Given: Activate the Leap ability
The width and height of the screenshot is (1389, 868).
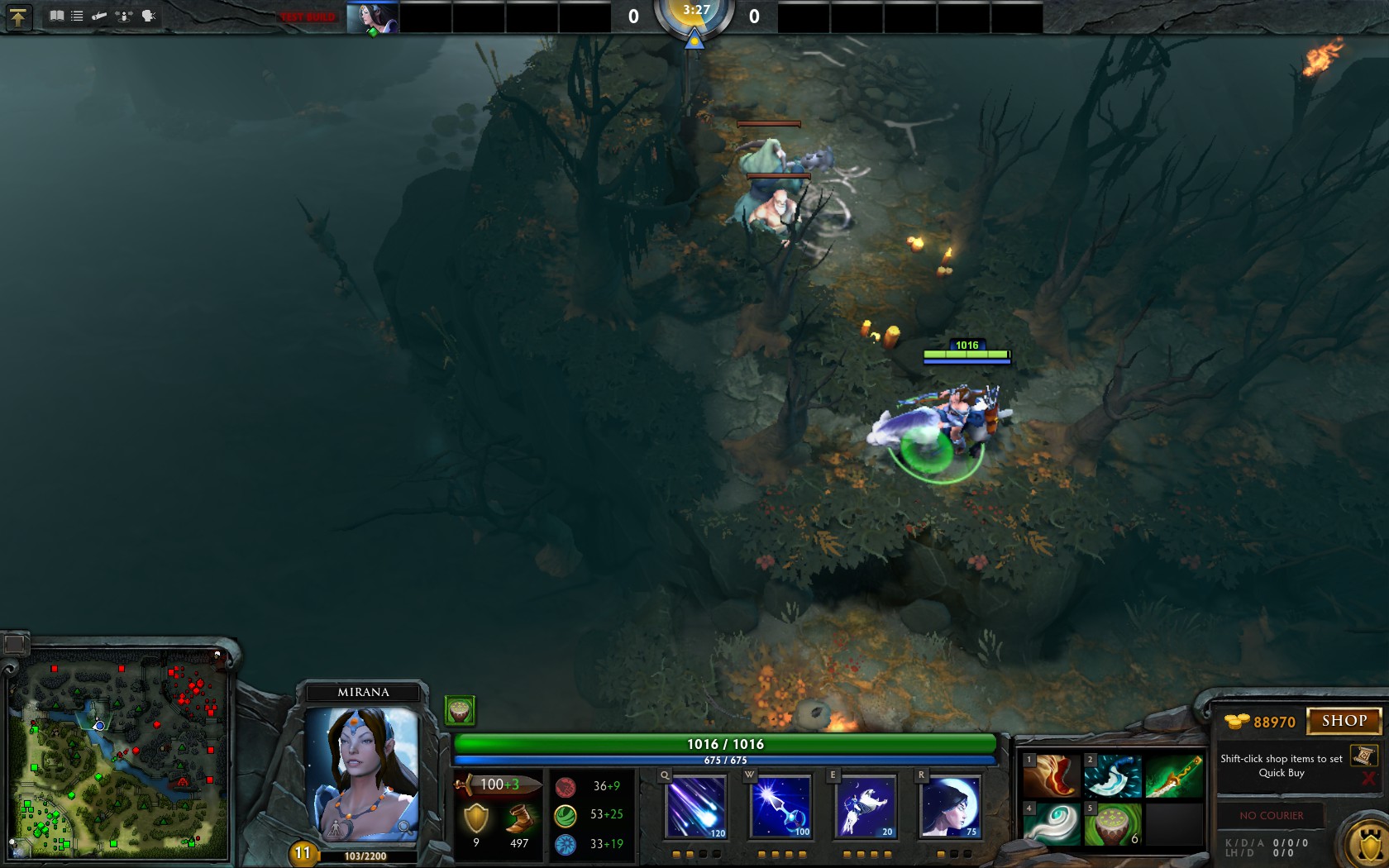Looking at the screenshot, I should (x=866, y=806).
